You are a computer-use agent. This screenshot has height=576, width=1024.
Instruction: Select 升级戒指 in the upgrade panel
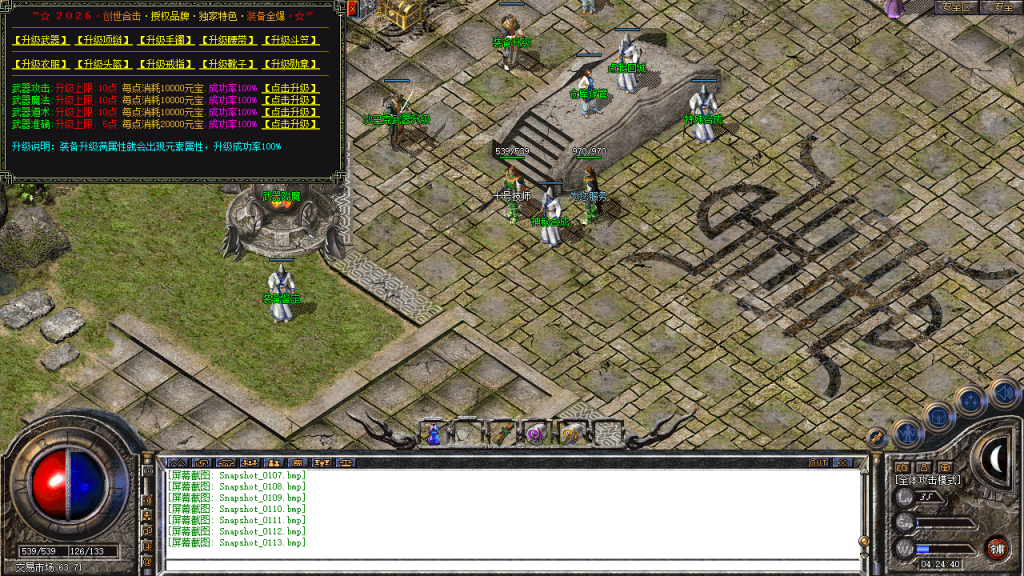pyautogui.click(x=166, y=64)
